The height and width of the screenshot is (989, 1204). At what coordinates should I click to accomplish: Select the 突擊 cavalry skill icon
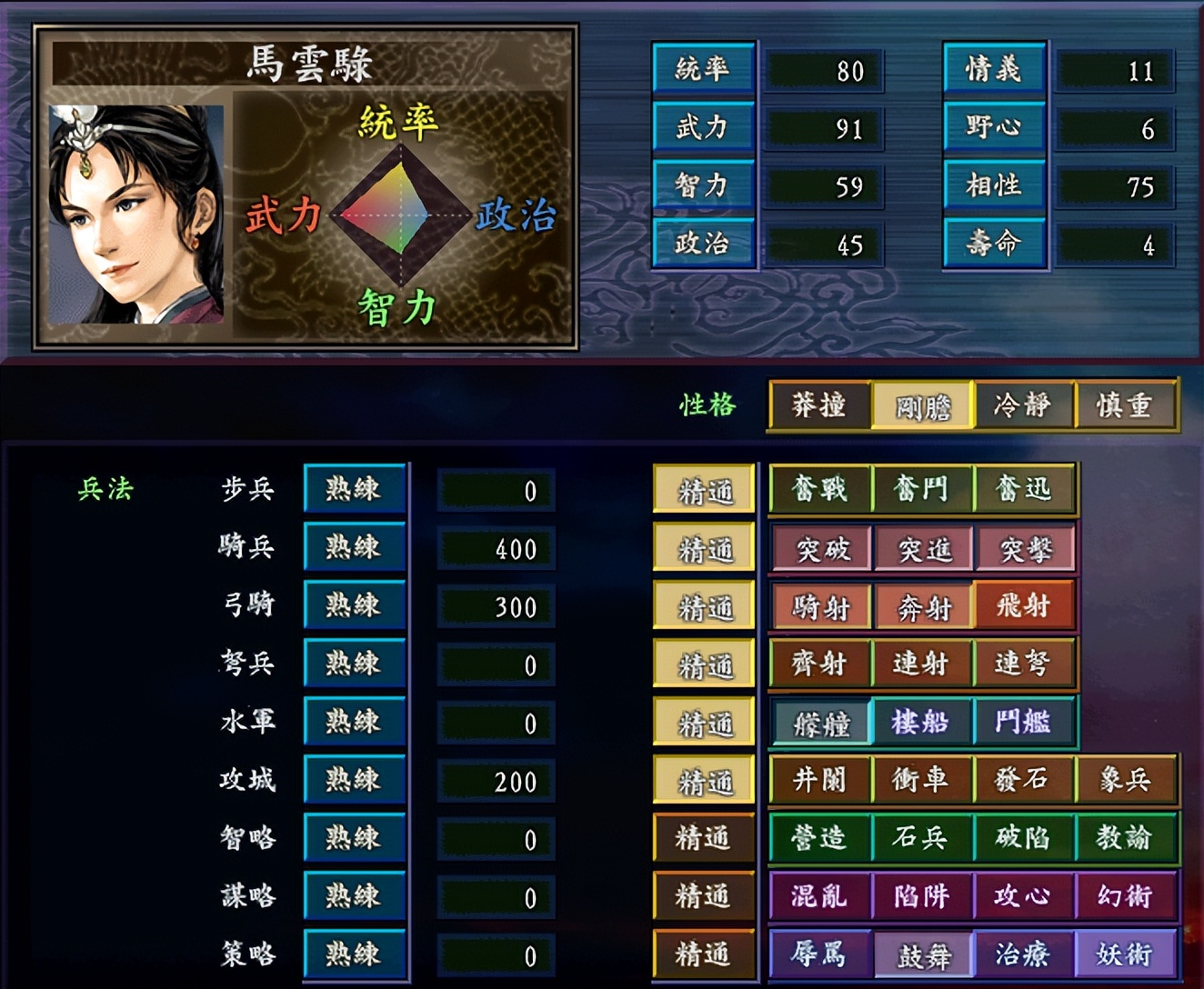1025,547
